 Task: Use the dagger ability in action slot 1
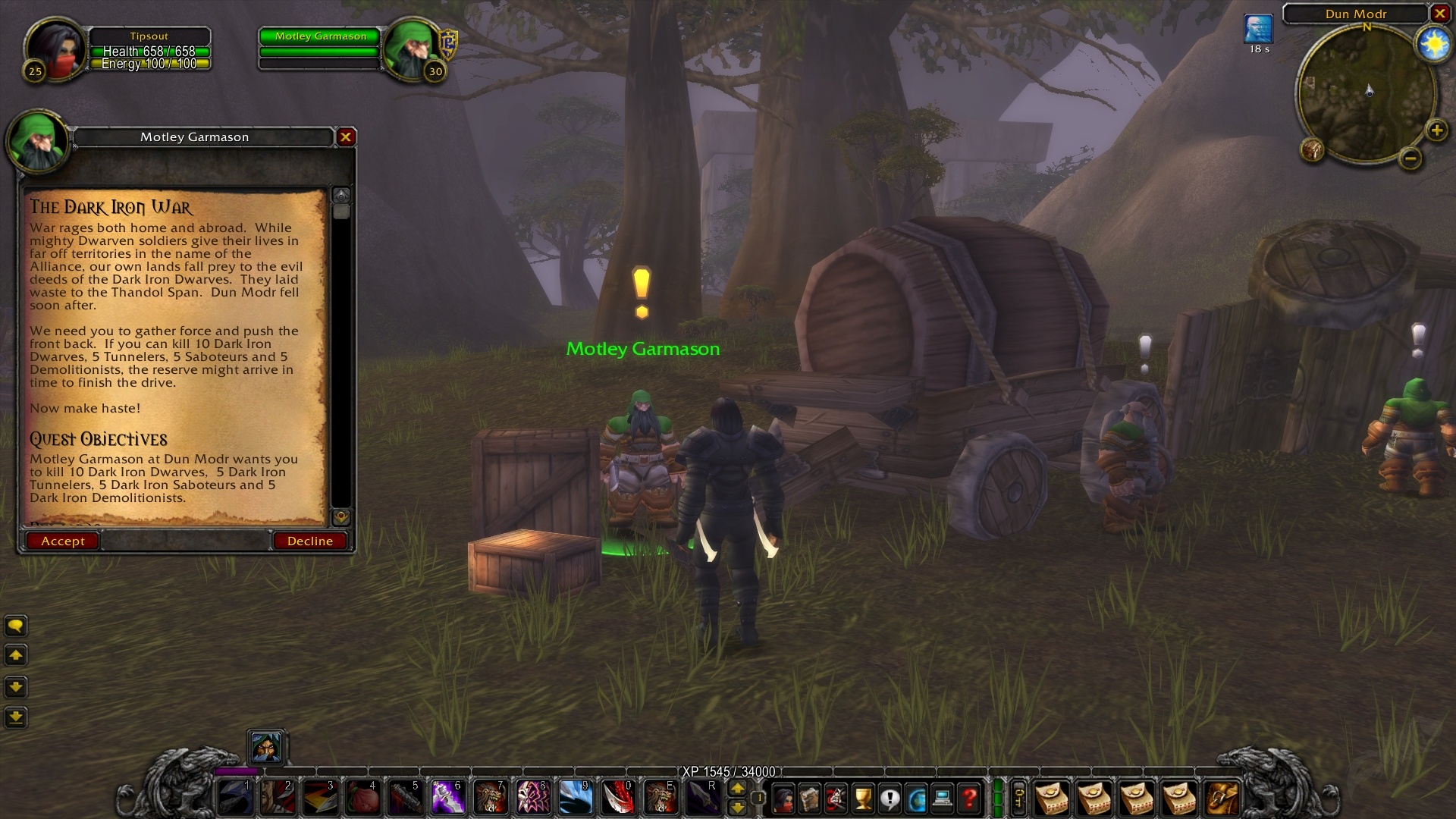pos(235,797)
